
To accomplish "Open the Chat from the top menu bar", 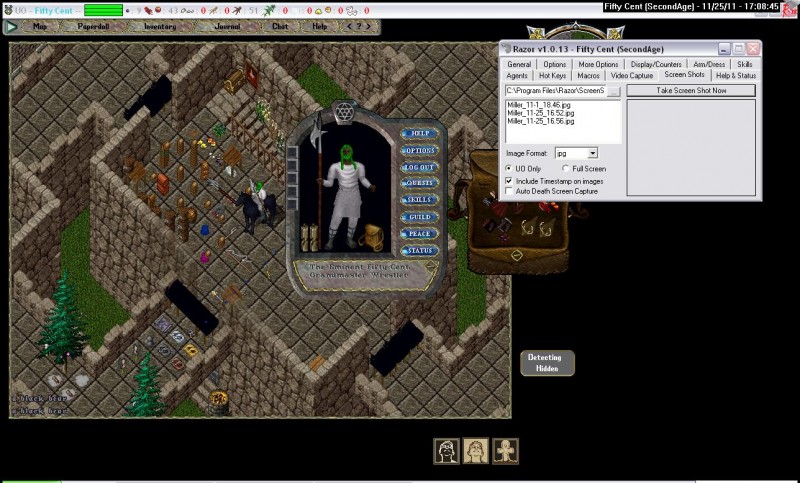I will click(x=280, y=26).
